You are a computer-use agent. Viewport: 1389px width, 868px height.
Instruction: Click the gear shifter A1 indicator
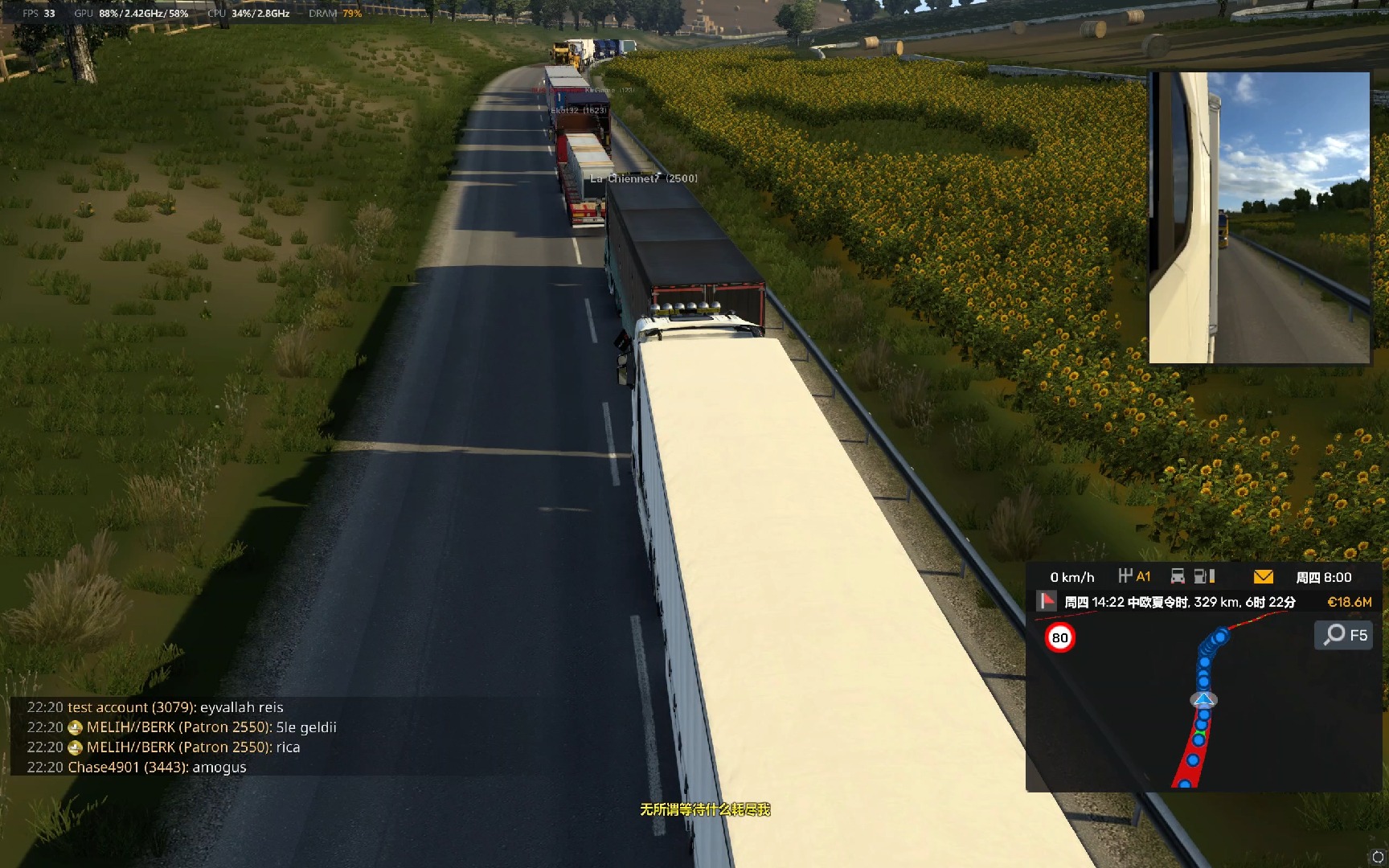pos(1134,576)
